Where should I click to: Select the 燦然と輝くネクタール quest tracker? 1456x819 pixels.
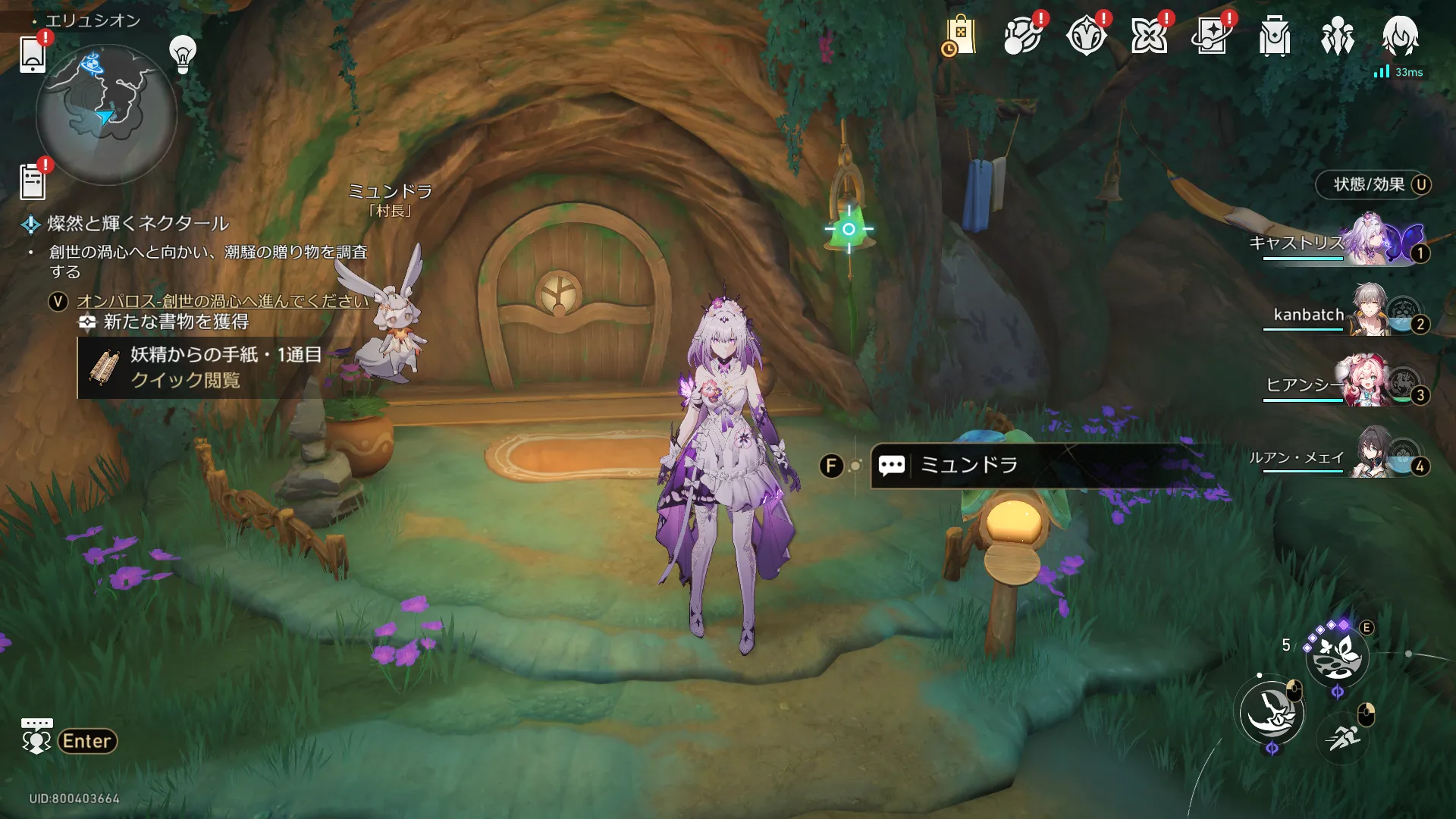[138, 224]
